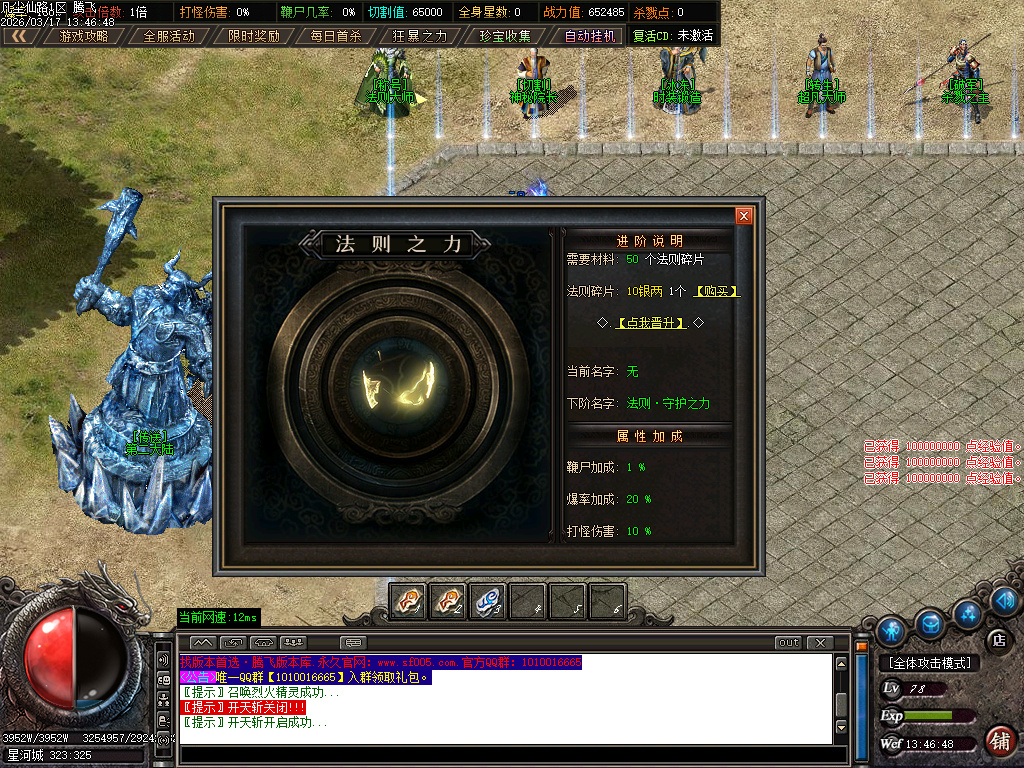Image resolution: width=1024 pixels, height=768 pixels.
Task: Click the chat 'out' button
Action: 788,642
